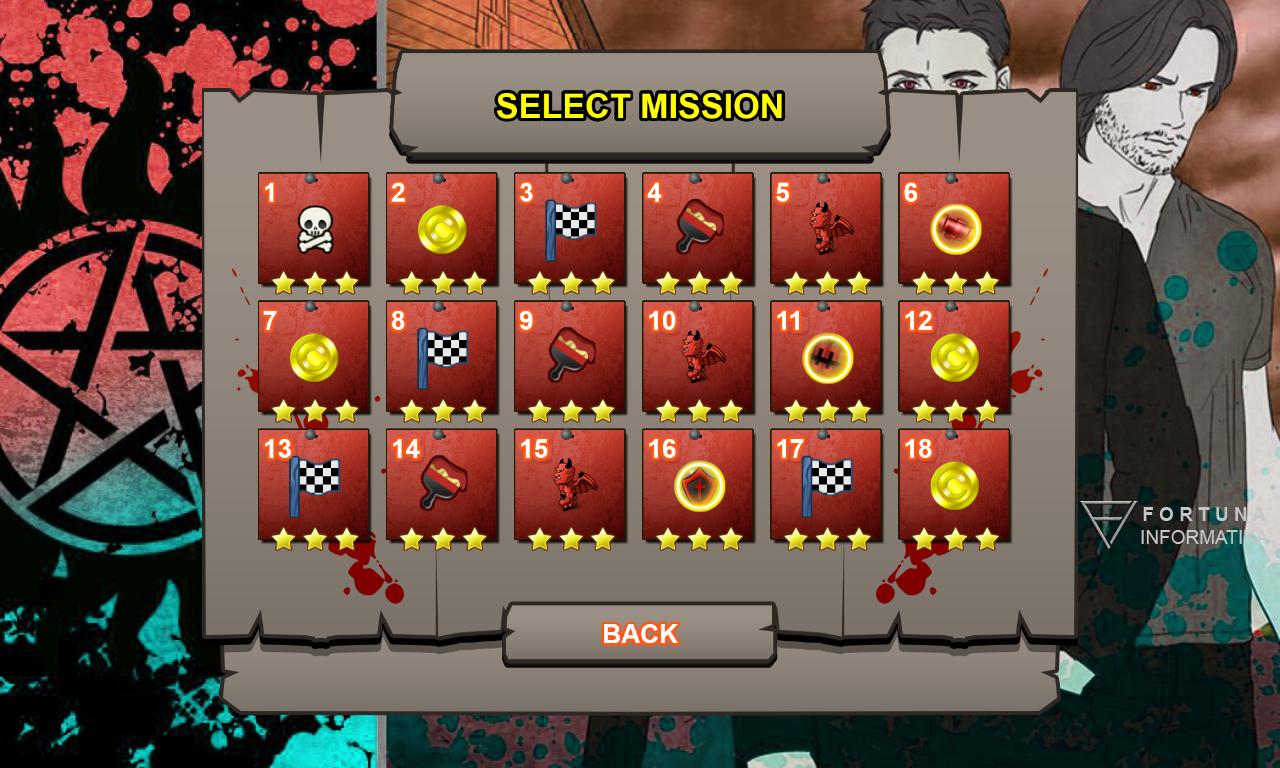Select mission 10 with the winged demon icon
Image resolution: width=1280 pixels, height=768 pixels.
click(x=697, y=356)
